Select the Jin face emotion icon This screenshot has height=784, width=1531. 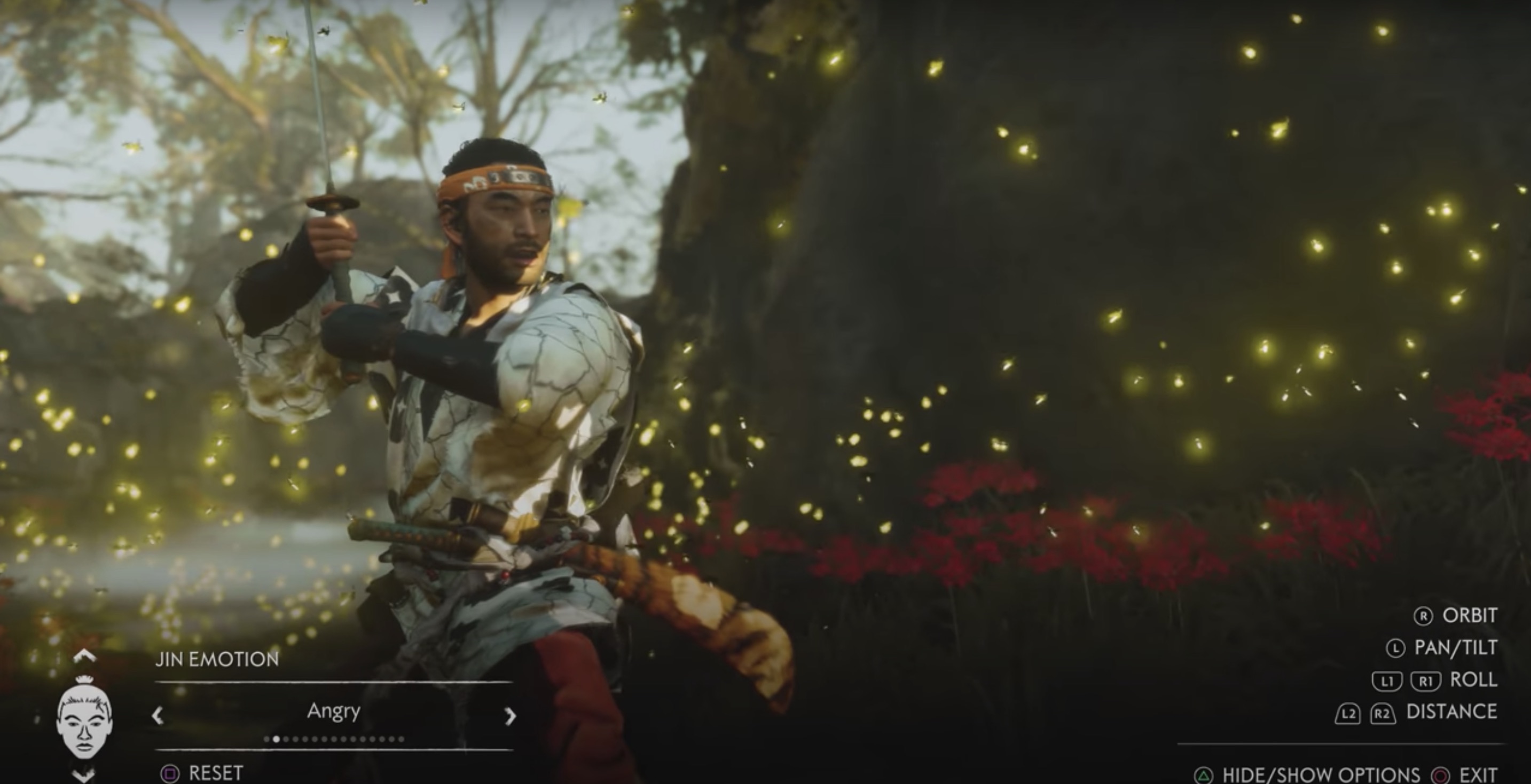coord(84,719)
